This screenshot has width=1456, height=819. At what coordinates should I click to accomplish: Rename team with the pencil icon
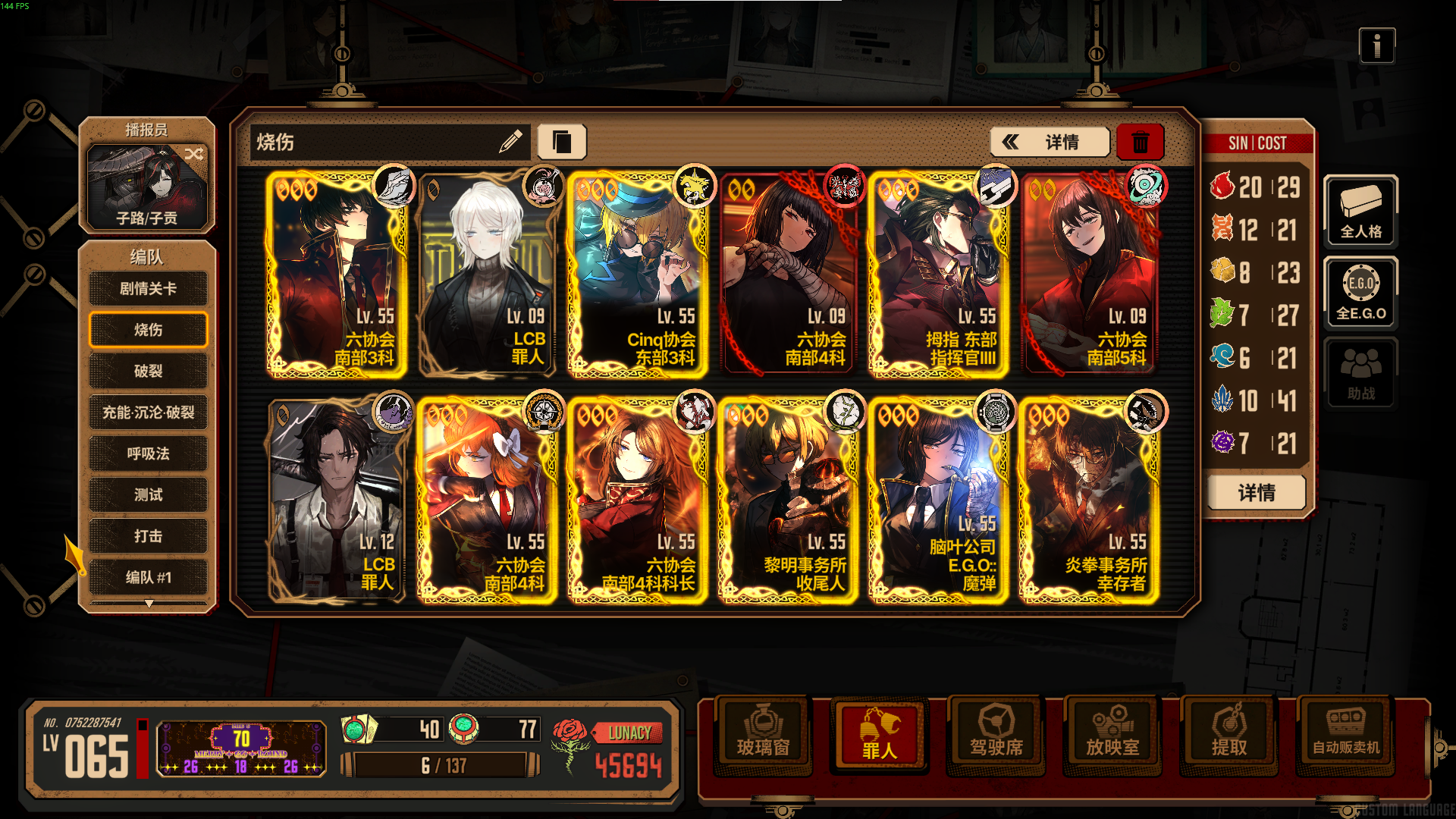coord(510,141)
